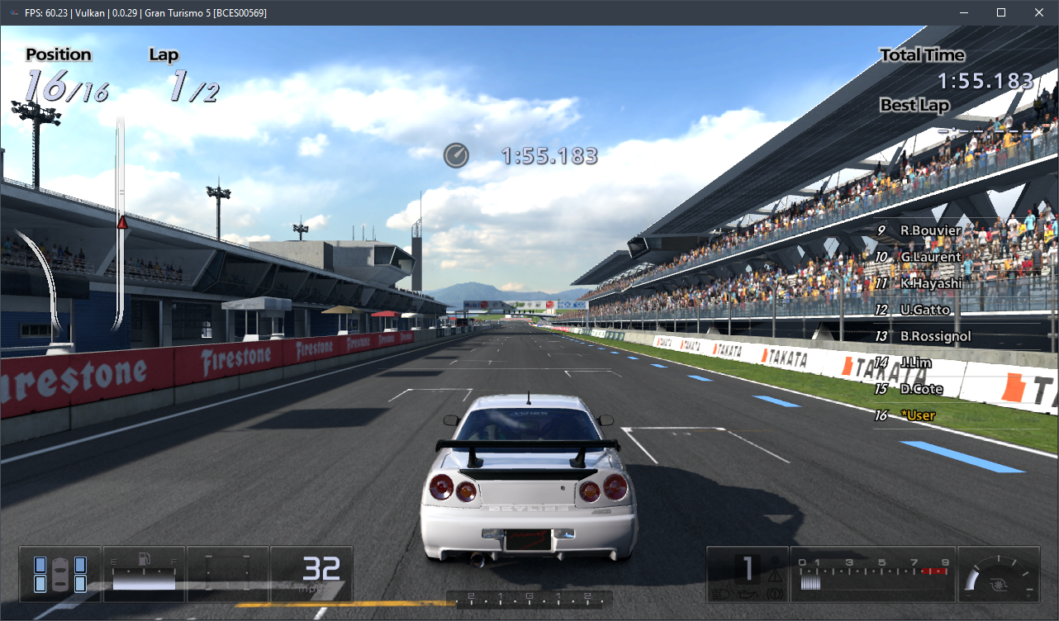The height and width of the screenshot is (621, 1059).
Task: Select the fuel gauge panel
Action: pos(144,574)
